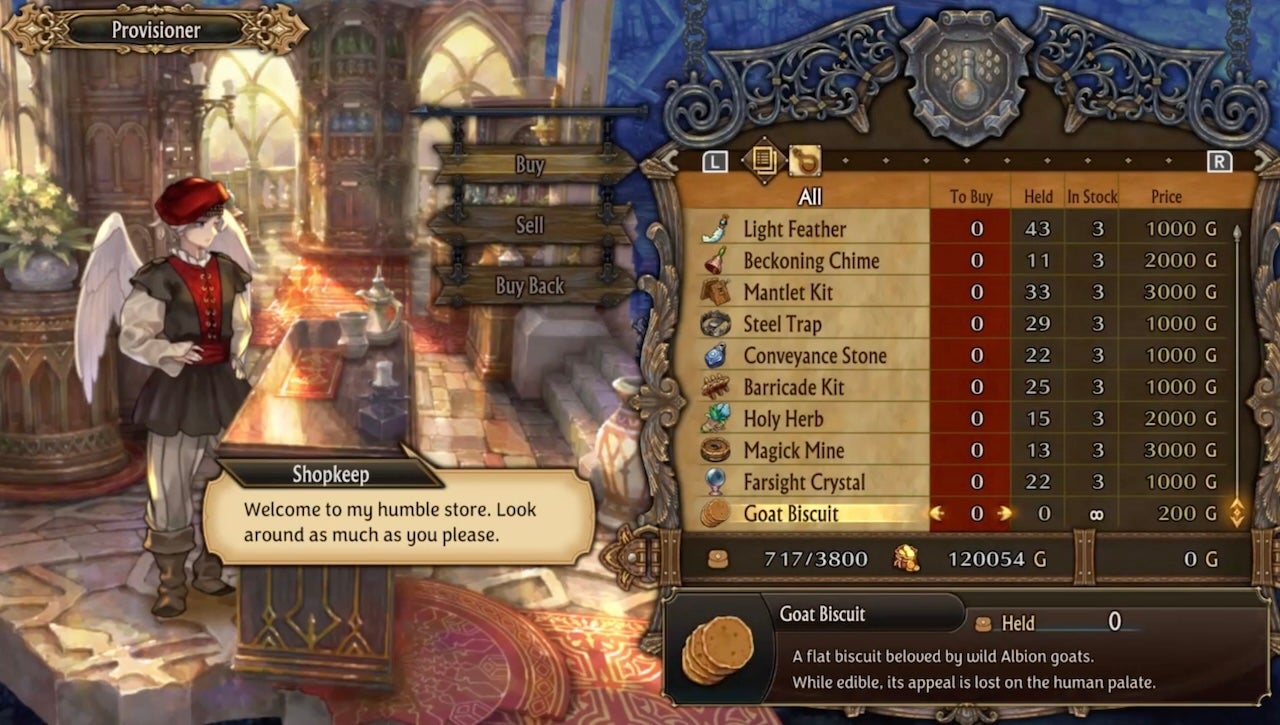Open the horn category tab

tap(804, 160)
